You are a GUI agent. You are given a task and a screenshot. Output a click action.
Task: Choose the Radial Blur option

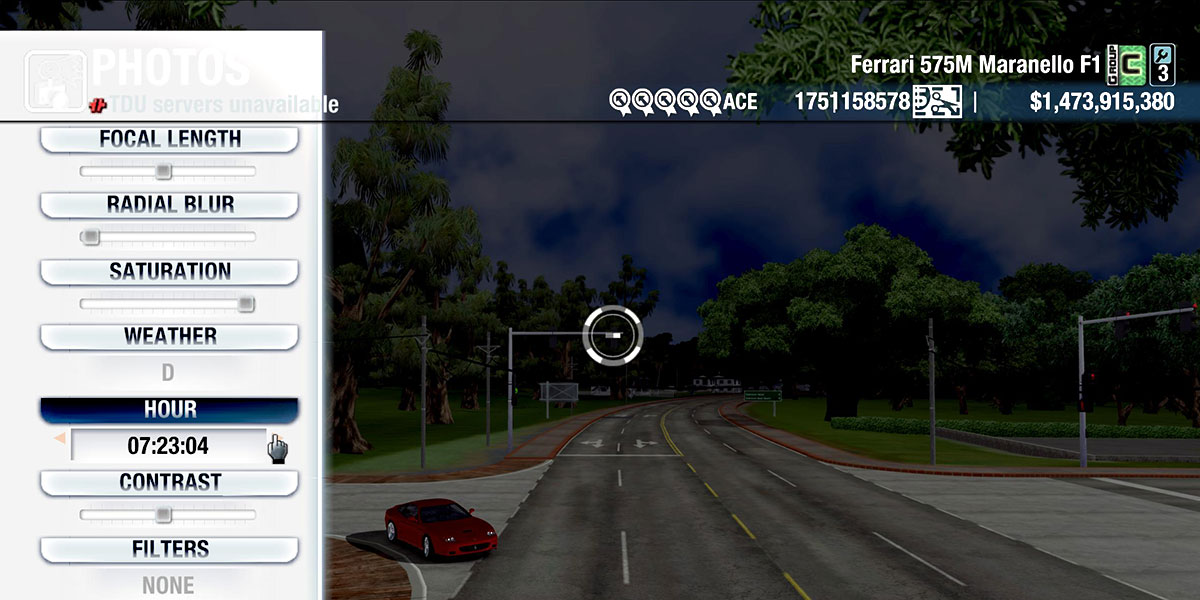(169, 205)
